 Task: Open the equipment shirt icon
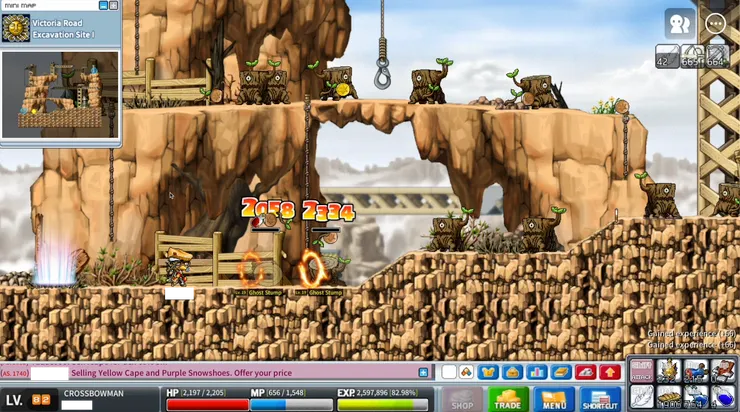pos(488,372)
